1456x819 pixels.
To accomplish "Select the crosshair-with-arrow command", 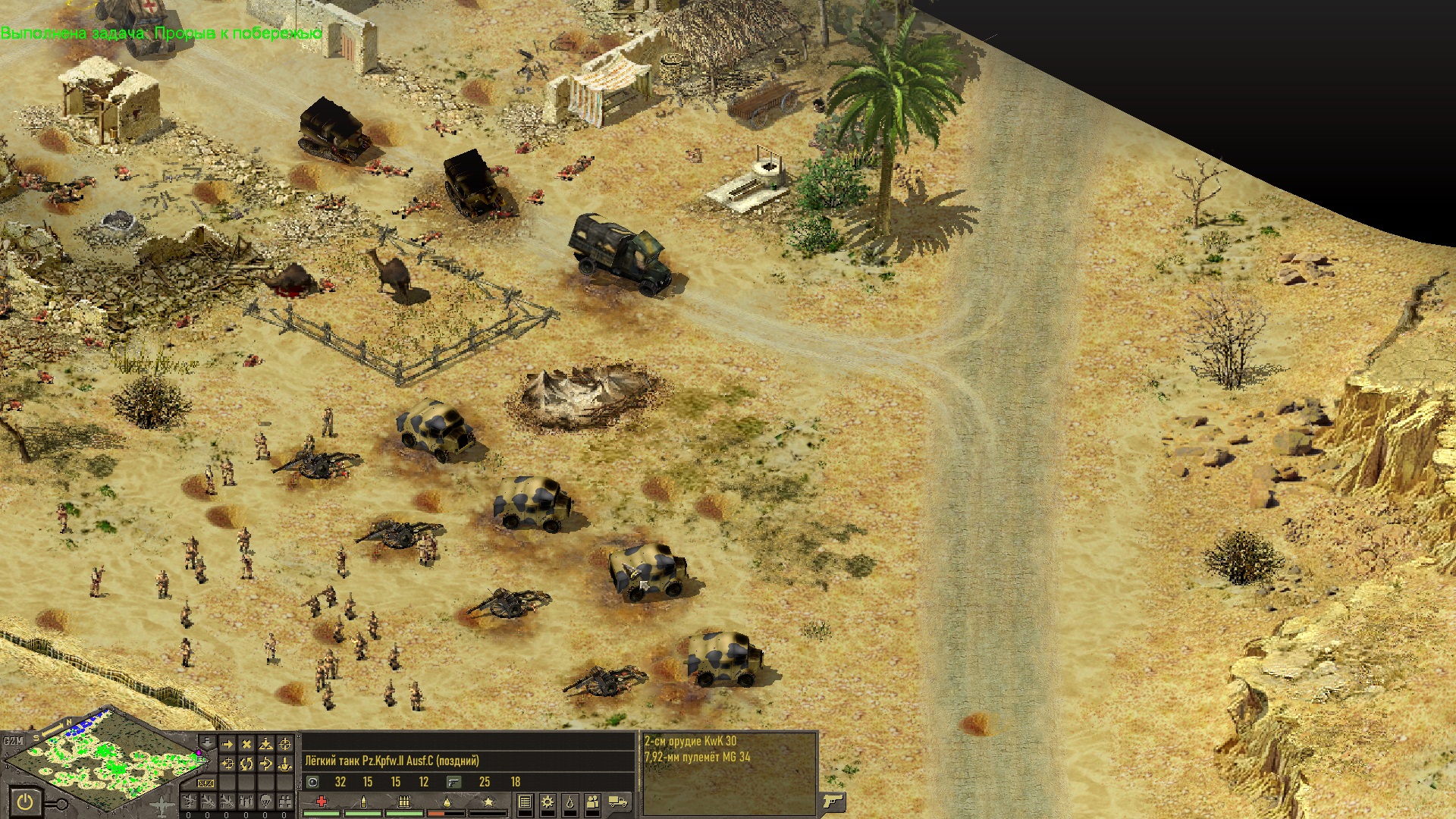I will point(227,764).
